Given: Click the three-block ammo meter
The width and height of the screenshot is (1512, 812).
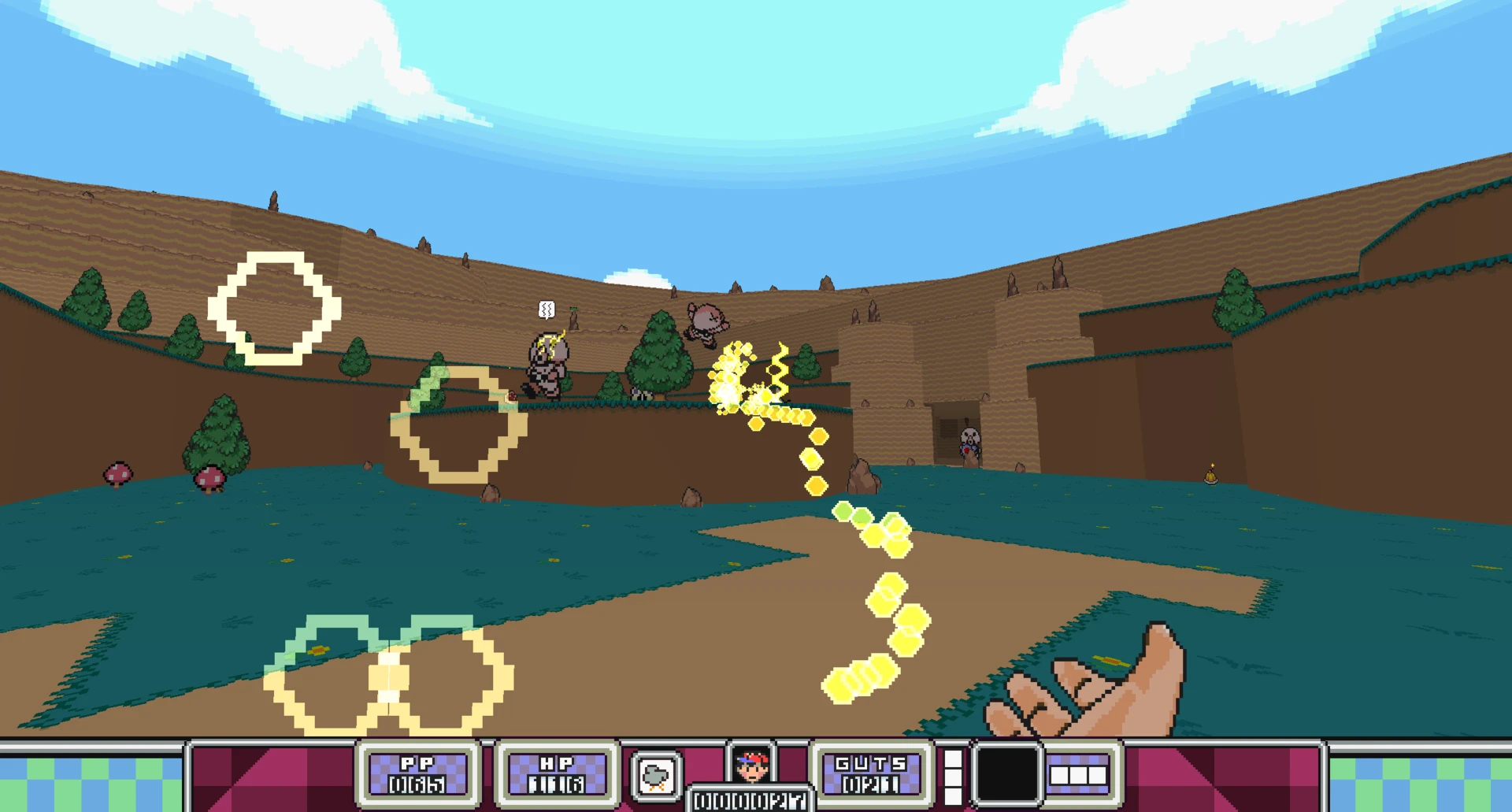Looking at the screenshot, I should [1080, 774].
